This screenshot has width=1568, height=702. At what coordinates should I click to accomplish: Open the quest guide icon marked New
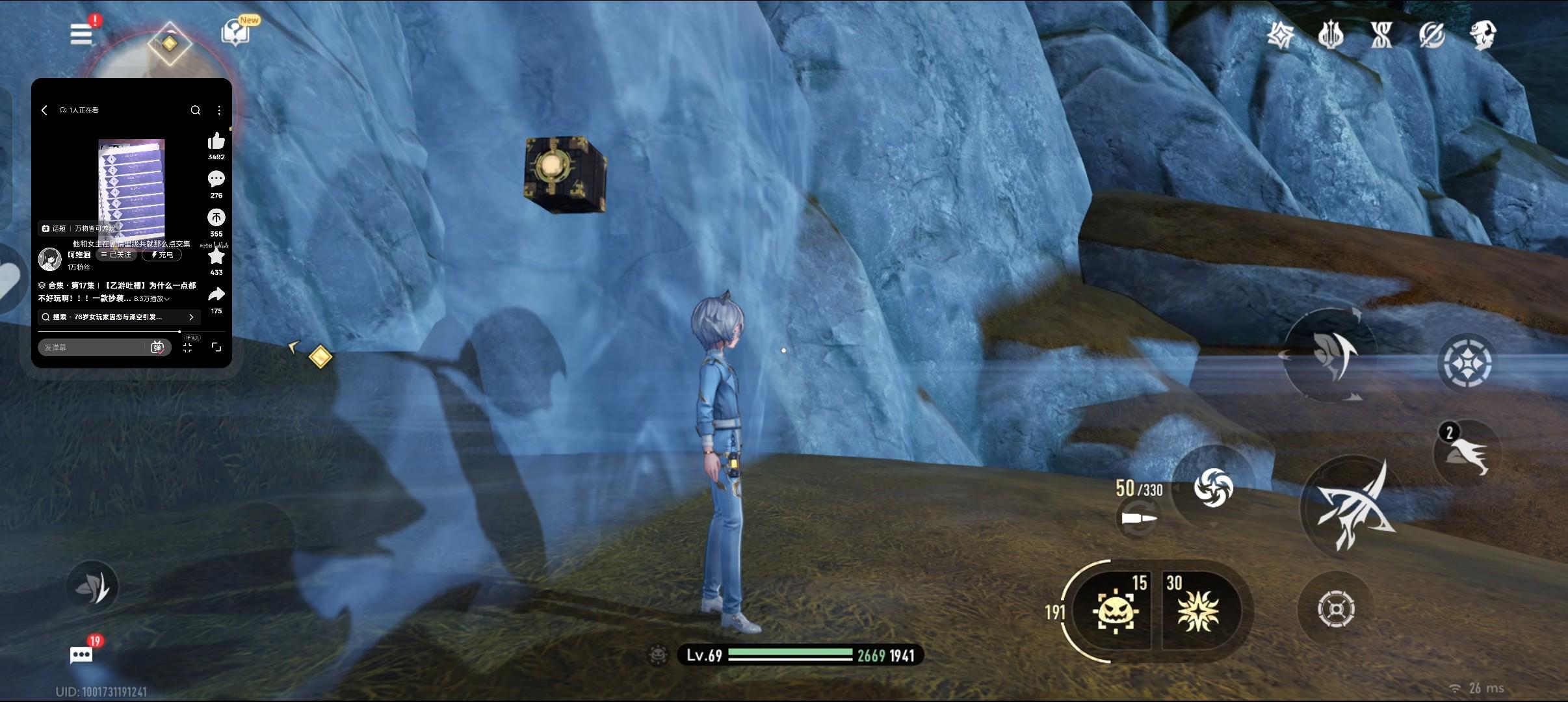click(x=235, y=32)
